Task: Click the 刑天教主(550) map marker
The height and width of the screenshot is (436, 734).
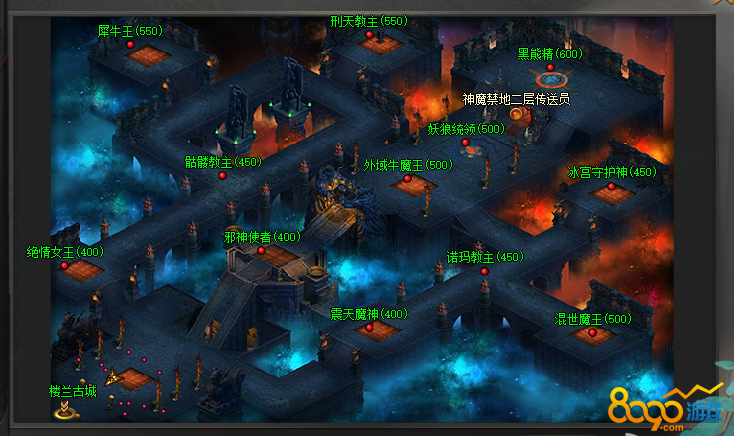Action: [x=369, y=35]
